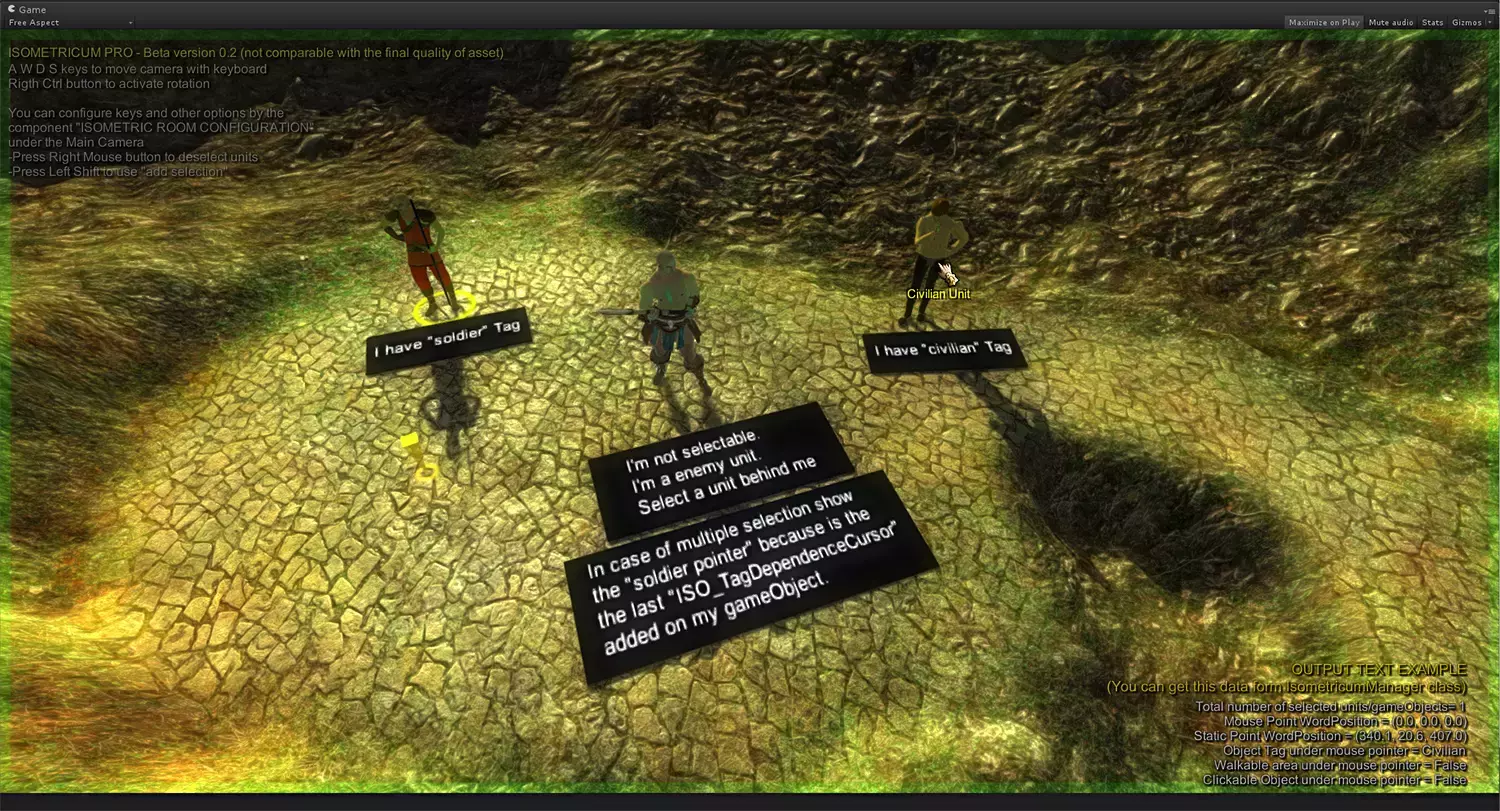Viewport: 1500px width, 811px height.
Task: Toggle Maximize on Play
Action: (1323, 22)
